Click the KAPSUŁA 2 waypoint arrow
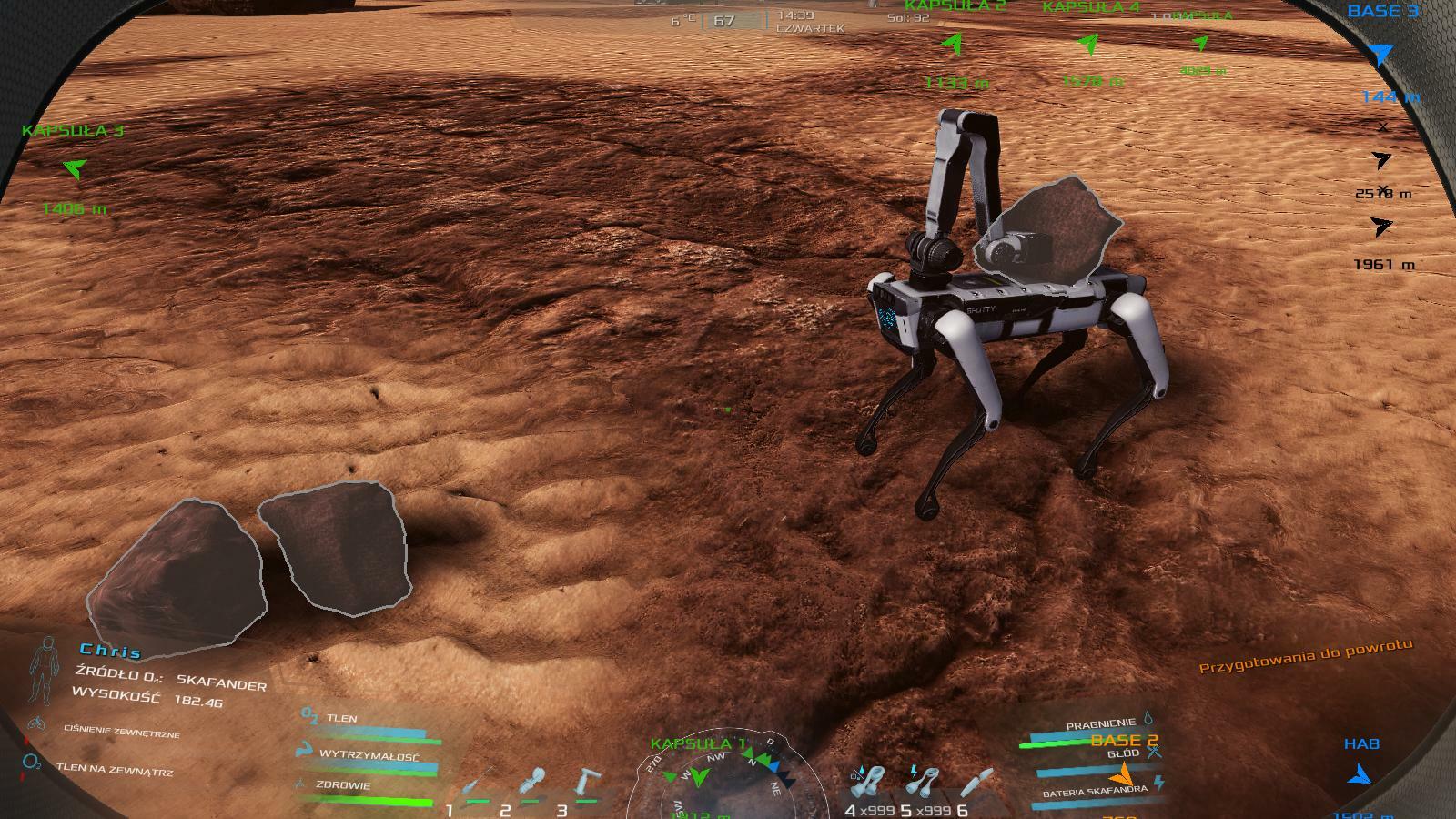The height and width of the screenshot is (819, 1456). 953,43
